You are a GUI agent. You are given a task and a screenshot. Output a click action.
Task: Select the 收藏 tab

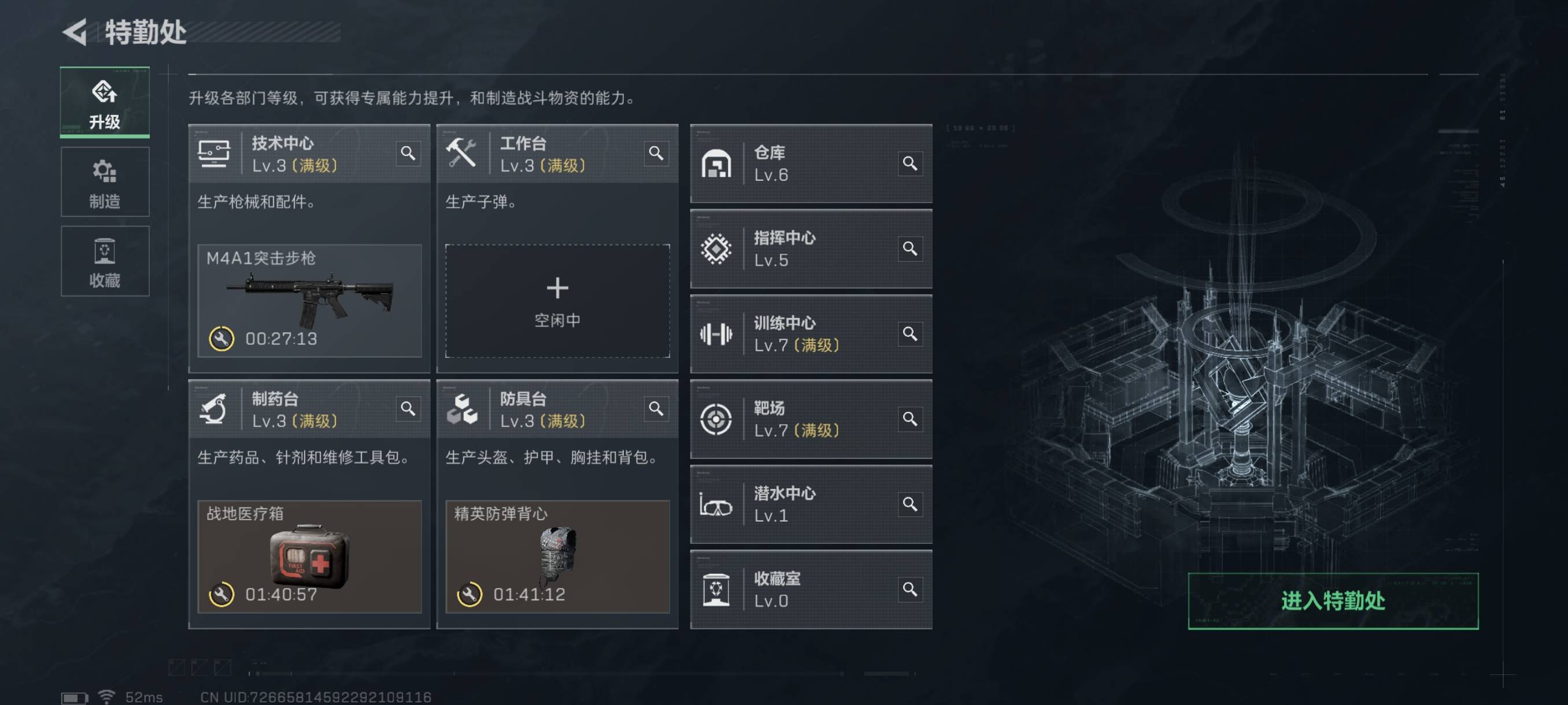point(105,261)
